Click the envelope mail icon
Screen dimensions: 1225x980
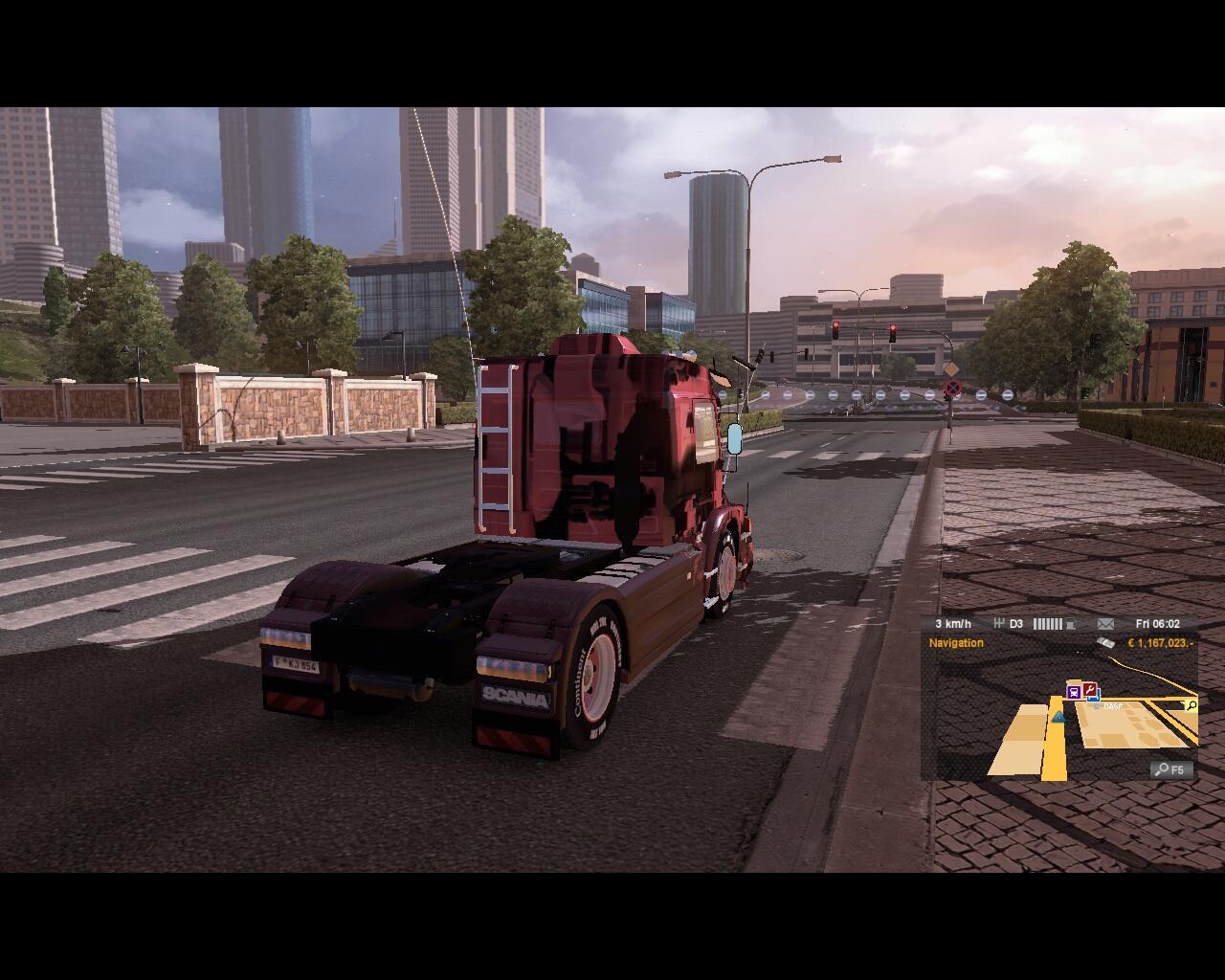coord(1105,624)
